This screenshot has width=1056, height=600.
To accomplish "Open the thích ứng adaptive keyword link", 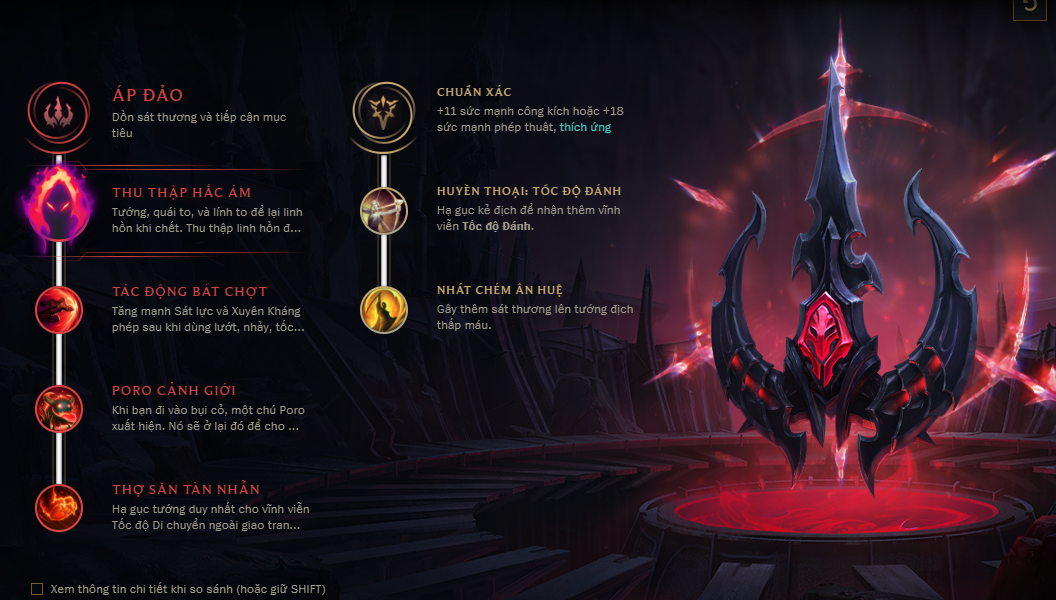I will 585,127.
